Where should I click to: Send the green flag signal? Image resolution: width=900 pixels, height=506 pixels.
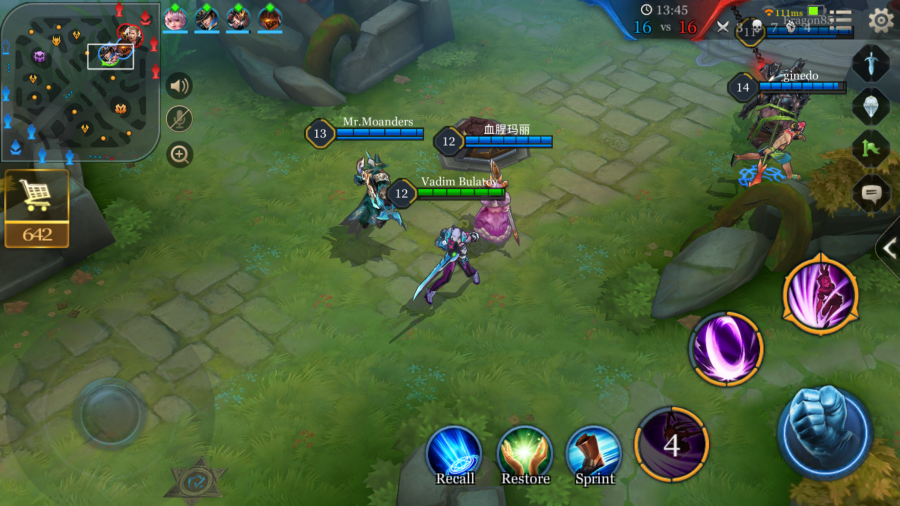pyautogui.click(x=870, y=149)
